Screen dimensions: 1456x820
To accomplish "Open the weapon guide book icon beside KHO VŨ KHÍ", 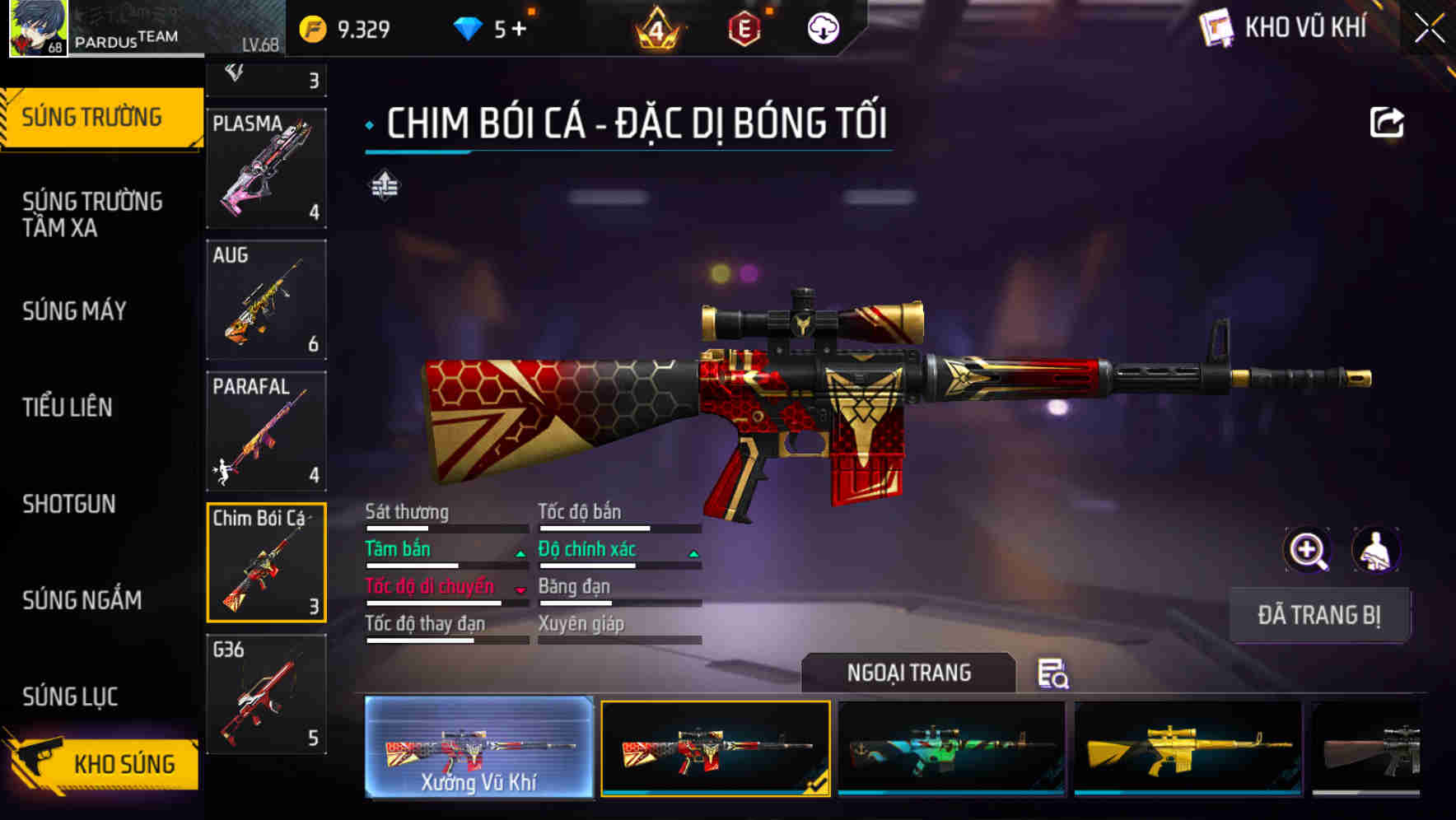I will click(1218, 27).
